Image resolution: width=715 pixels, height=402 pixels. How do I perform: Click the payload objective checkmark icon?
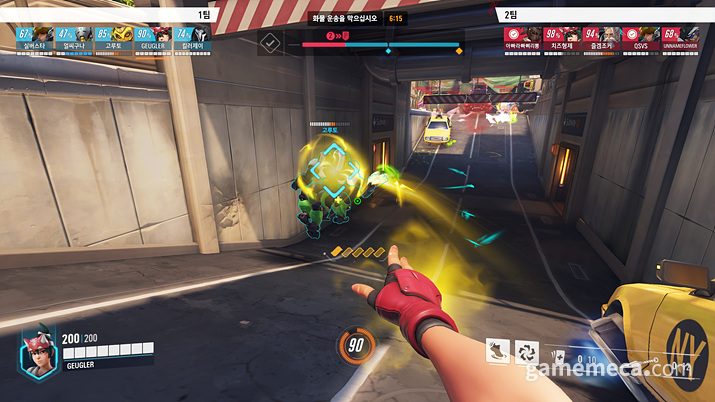[x=270, y=42]
